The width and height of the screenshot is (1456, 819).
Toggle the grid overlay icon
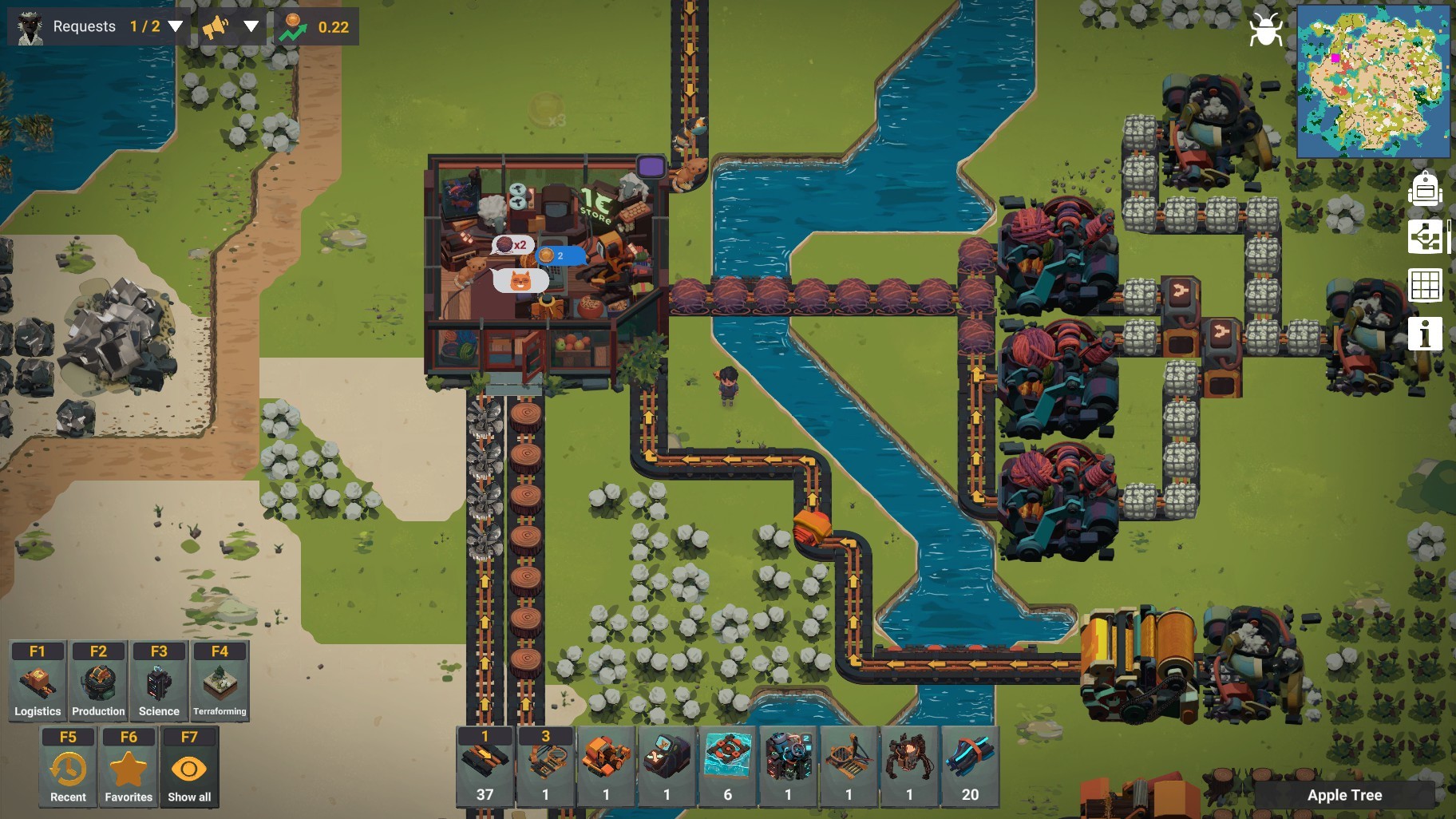(x=1425, y=285)
